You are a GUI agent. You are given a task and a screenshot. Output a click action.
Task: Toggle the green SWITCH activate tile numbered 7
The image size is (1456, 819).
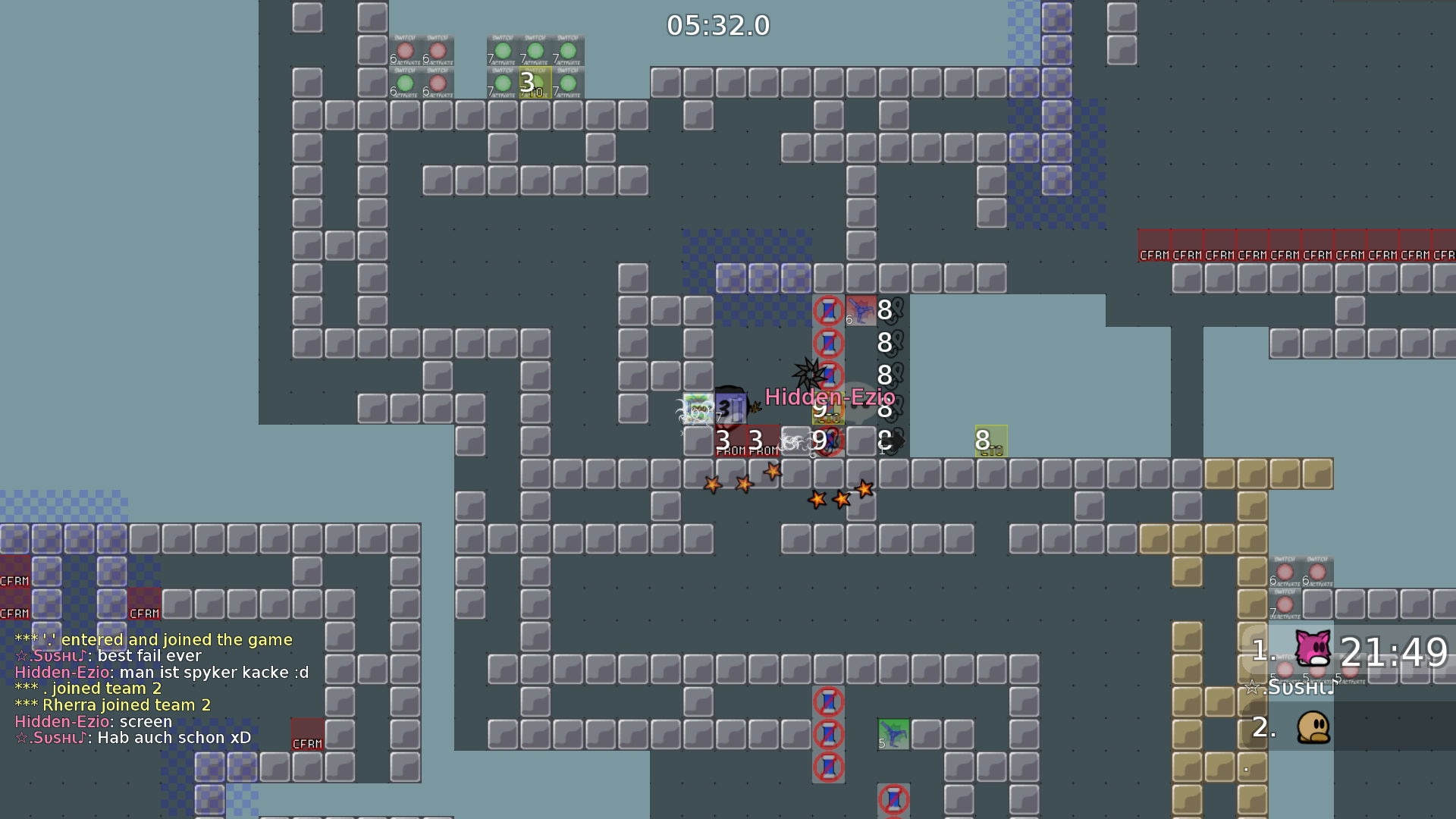(502, 53)
